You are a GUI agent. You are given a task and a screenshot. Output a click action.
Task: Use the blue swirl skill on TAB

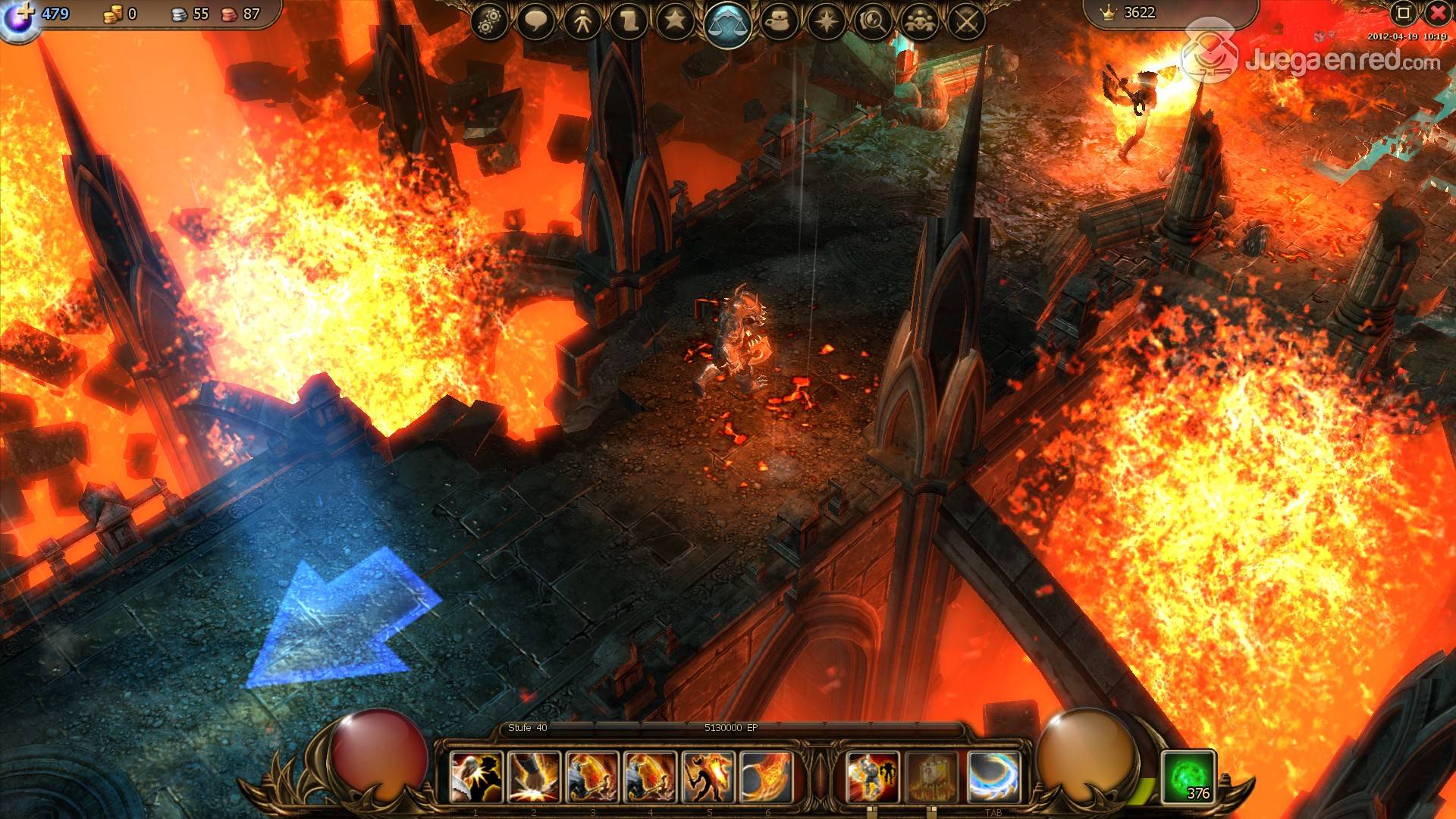(x=993, y=777)
